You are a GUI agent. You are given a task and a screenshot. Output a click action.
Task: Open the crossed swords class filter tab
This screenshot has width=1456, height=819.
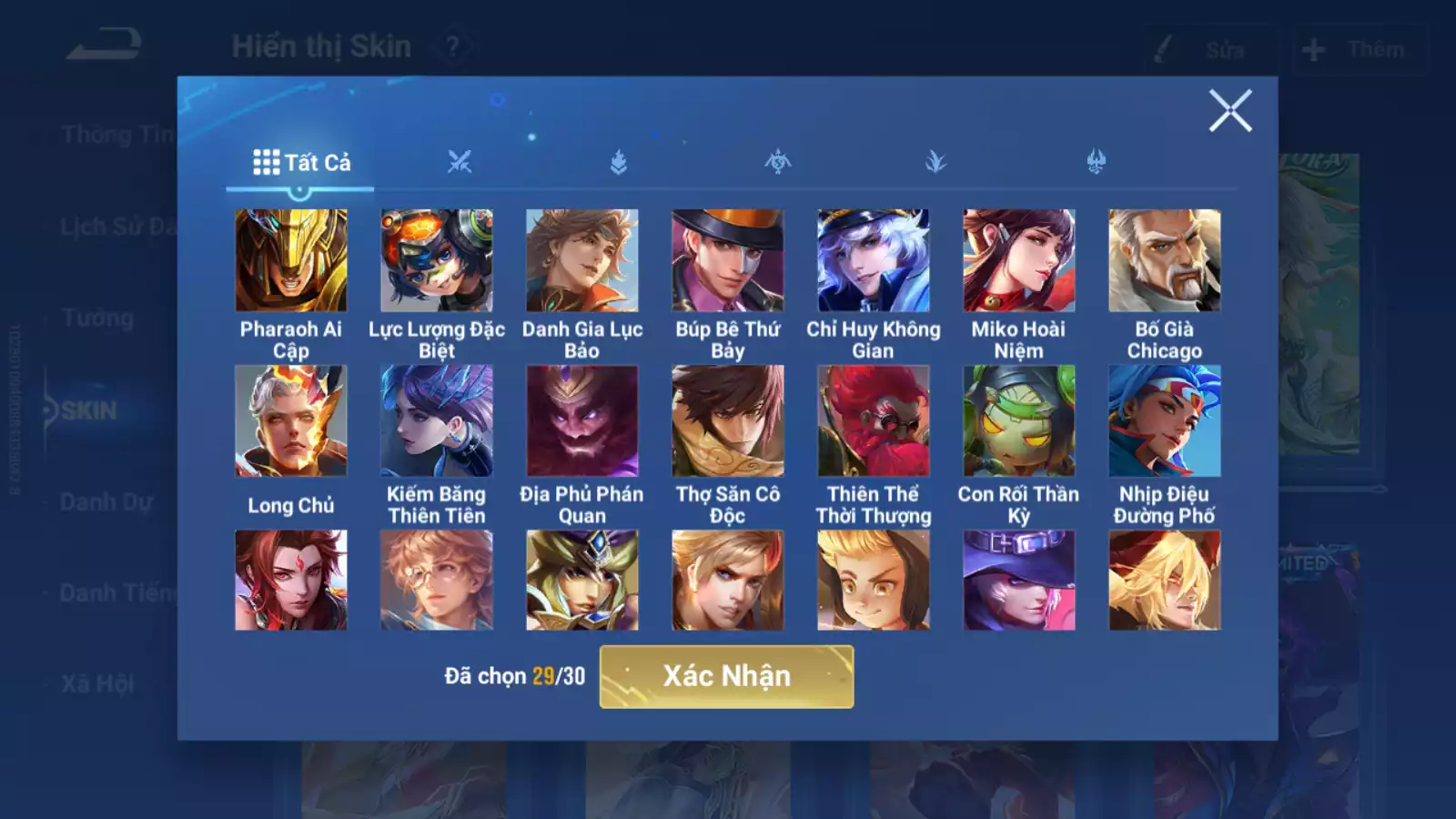[460, 162]
